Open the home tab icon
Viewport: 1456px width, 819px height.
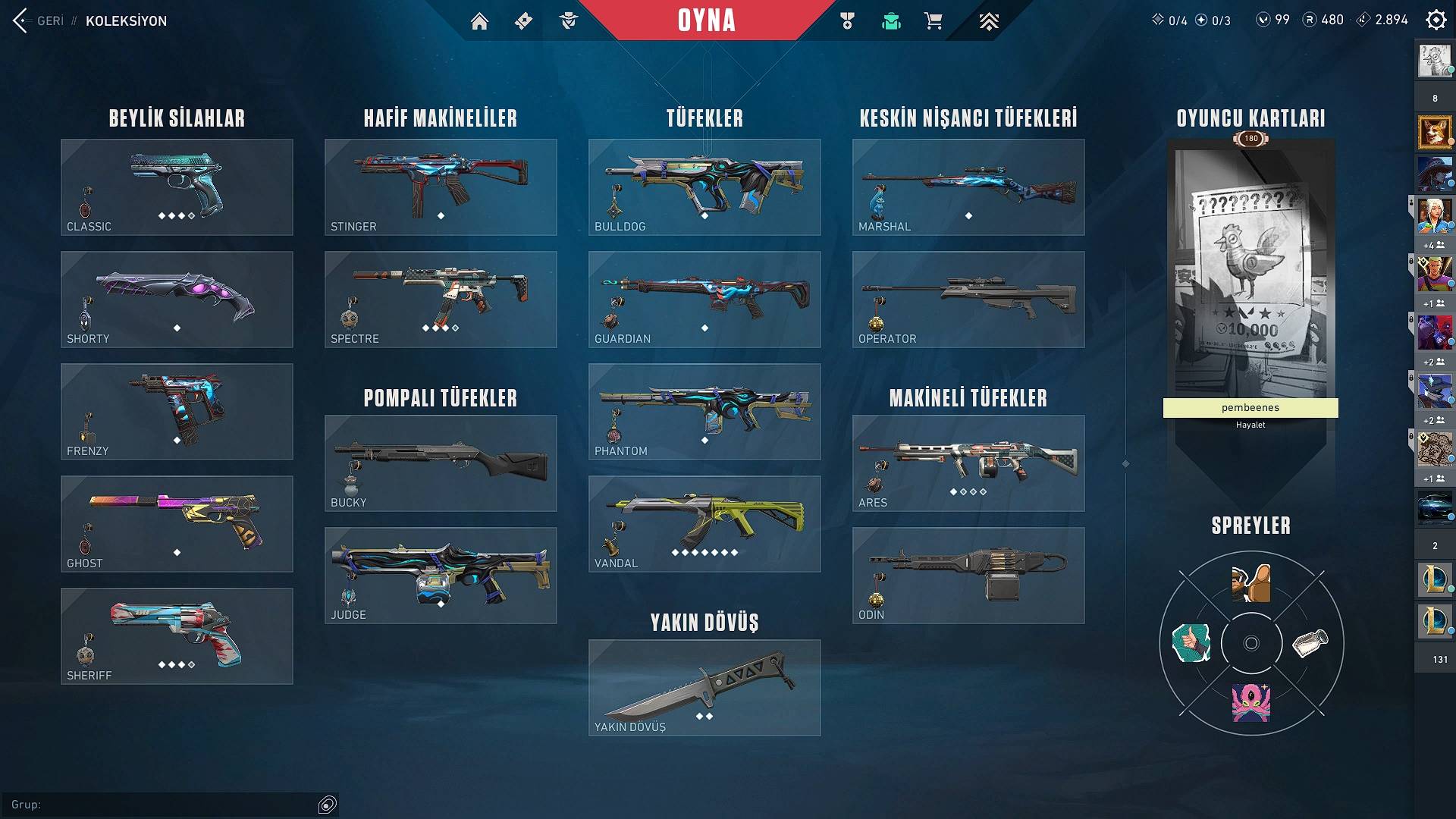pyautogui.click(x=479, y=21)
